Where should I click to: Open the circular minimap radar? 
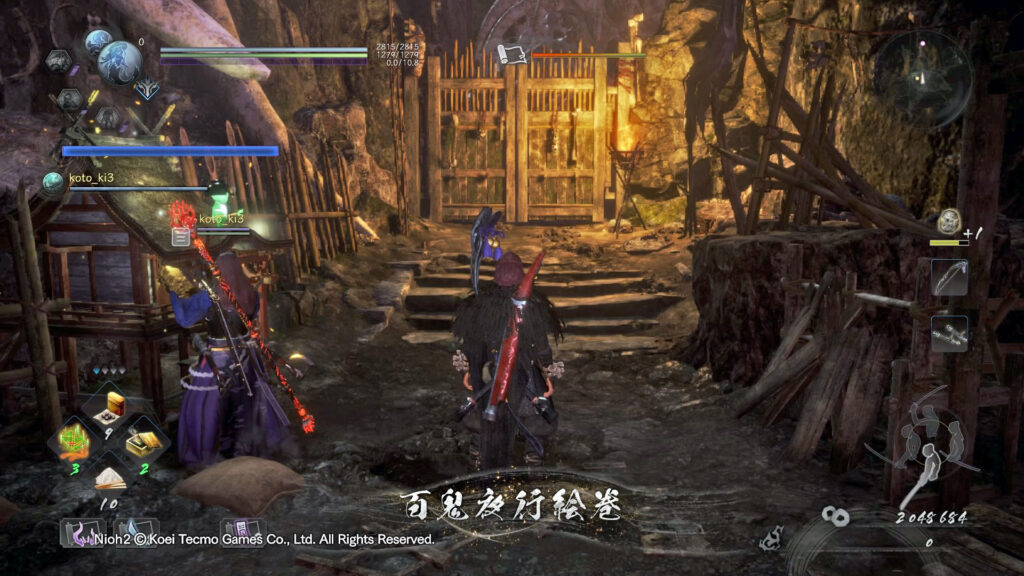(x=923, y=77)
